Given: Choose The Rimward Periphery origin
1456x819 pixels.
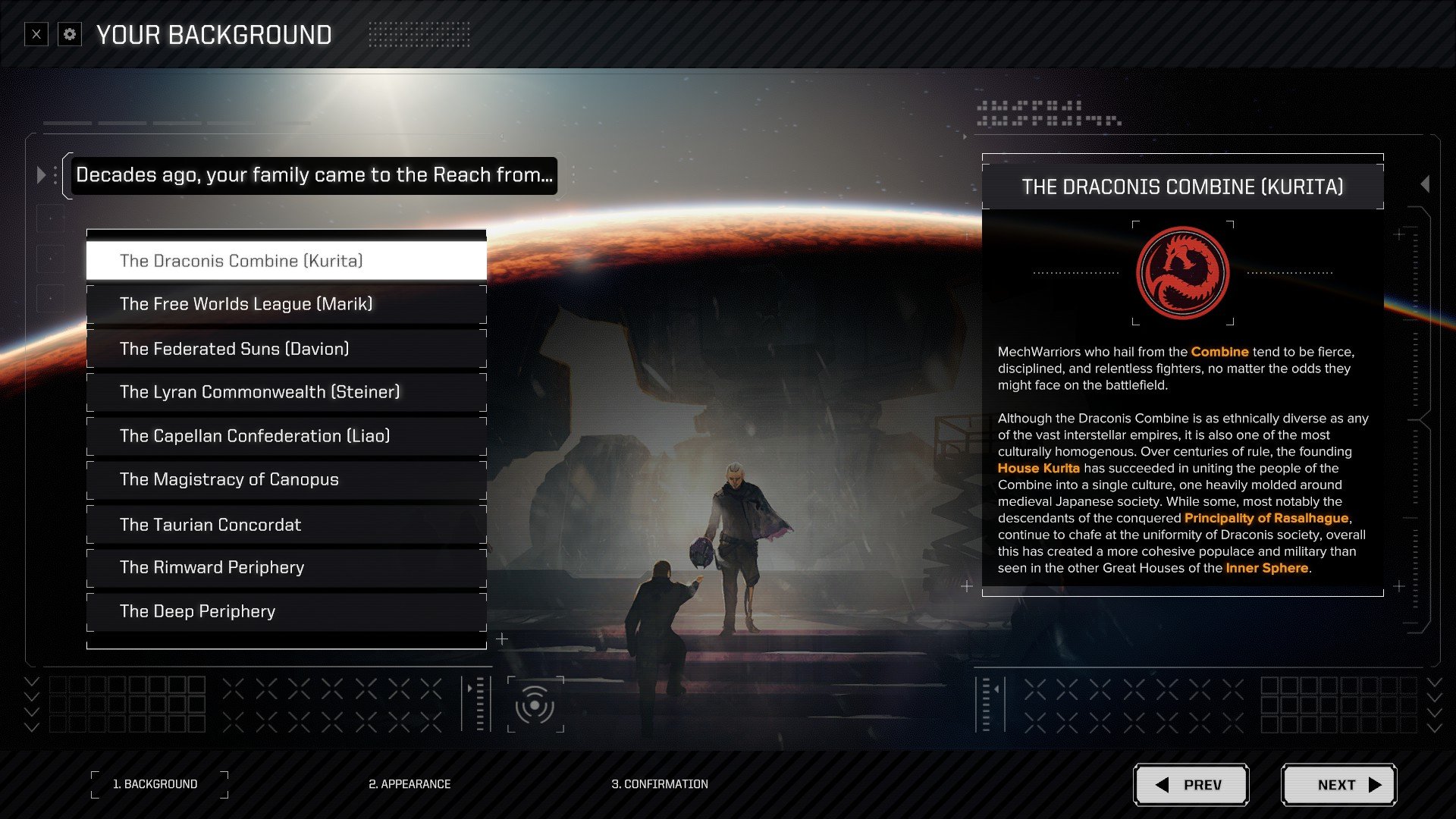Looking at the screenshot, I should (286, 567).
